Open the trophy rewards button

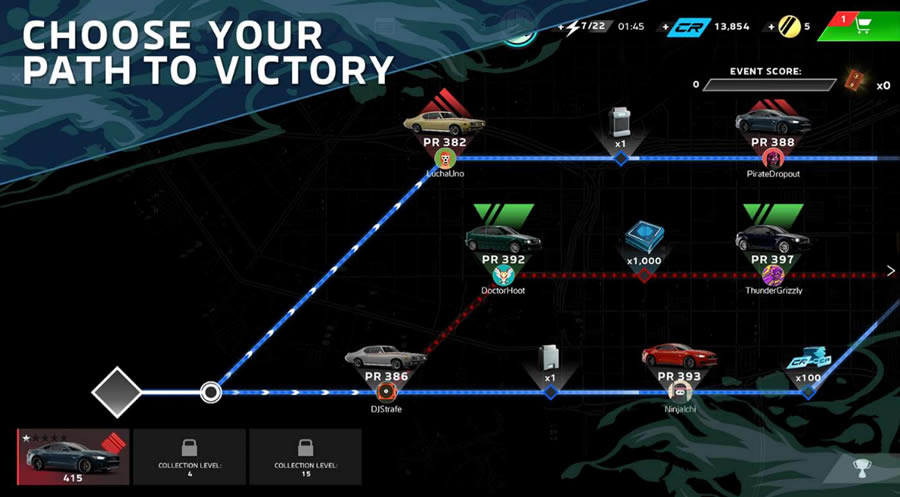point(861,466)
